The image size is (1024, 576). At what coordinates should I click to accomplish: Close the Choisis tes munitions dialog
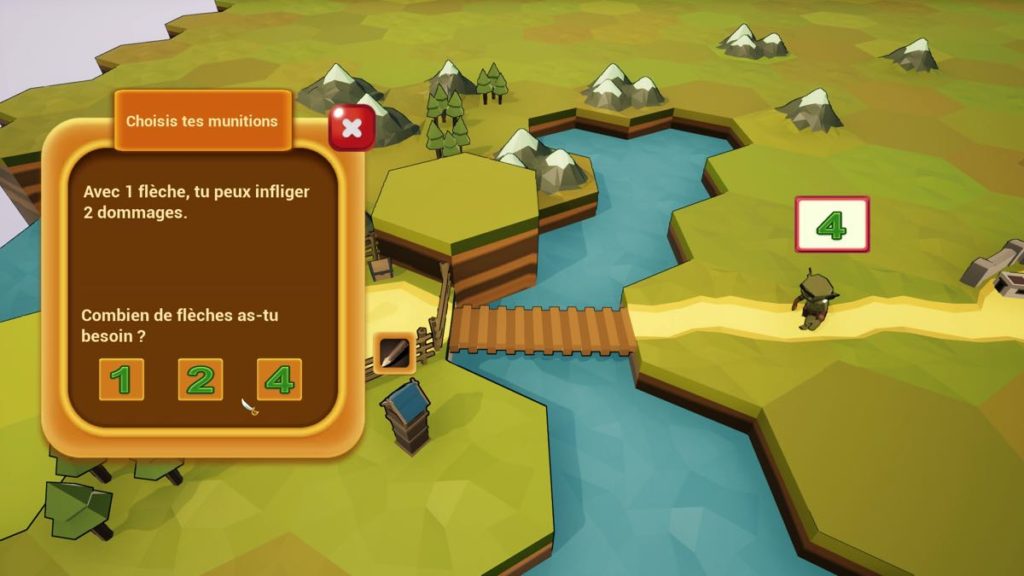(352, 127)
